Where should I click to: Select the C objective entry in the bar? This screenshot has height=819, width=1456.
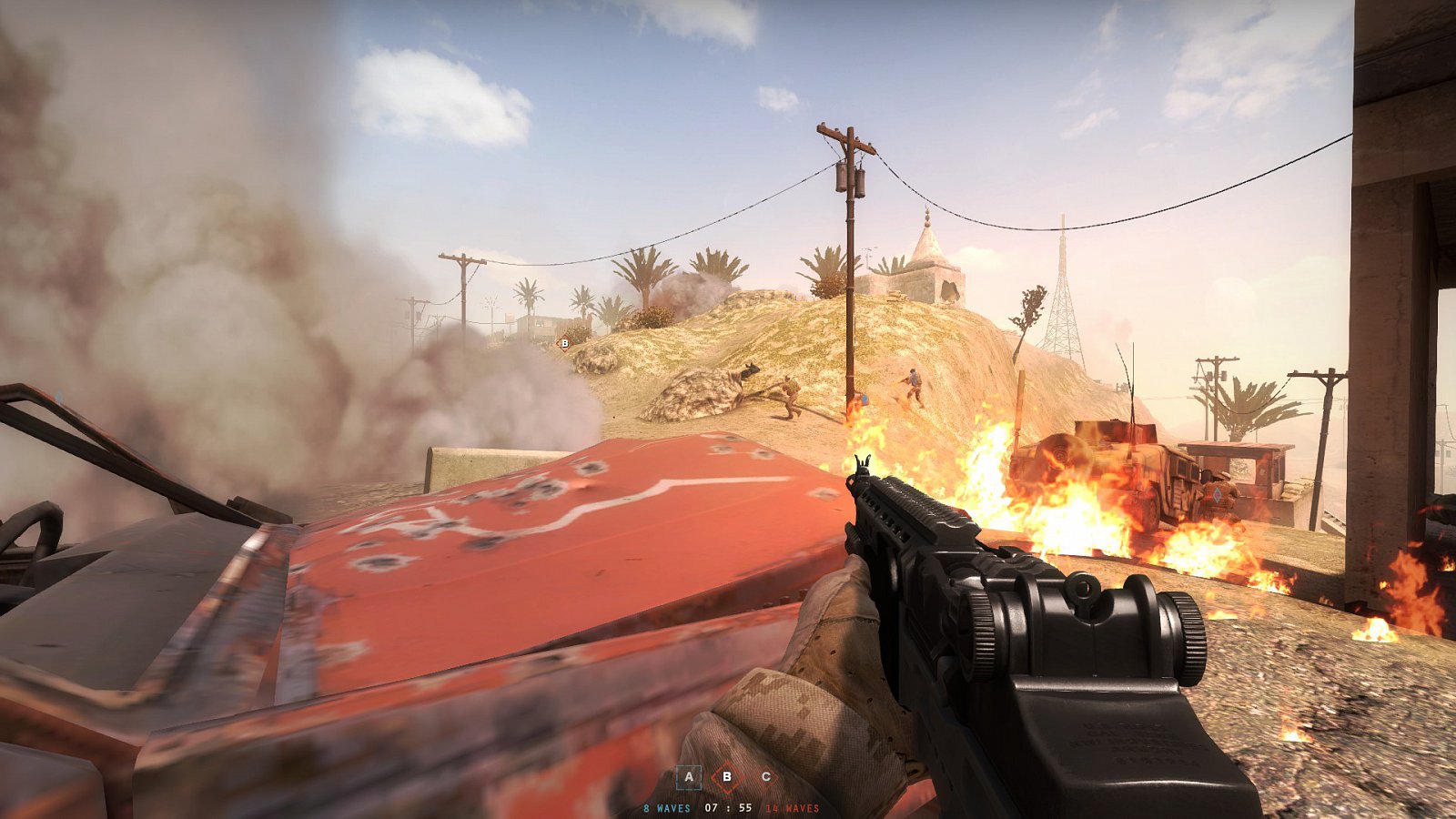767,776
